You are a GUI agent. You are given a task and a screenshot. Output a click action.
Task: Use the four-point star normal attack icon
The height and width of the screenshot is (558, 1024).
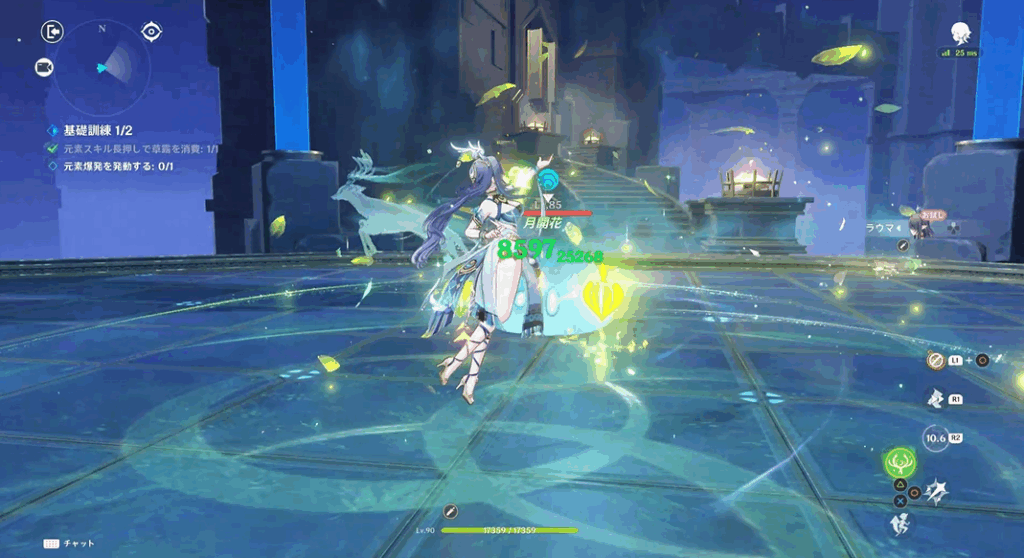[936, 490]
